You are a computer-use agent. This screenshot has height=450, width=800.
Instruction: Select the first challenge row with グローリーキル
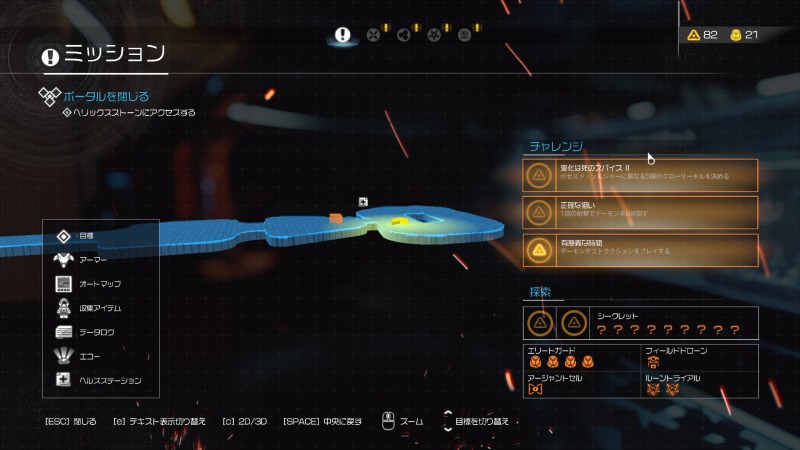[641, 175]
